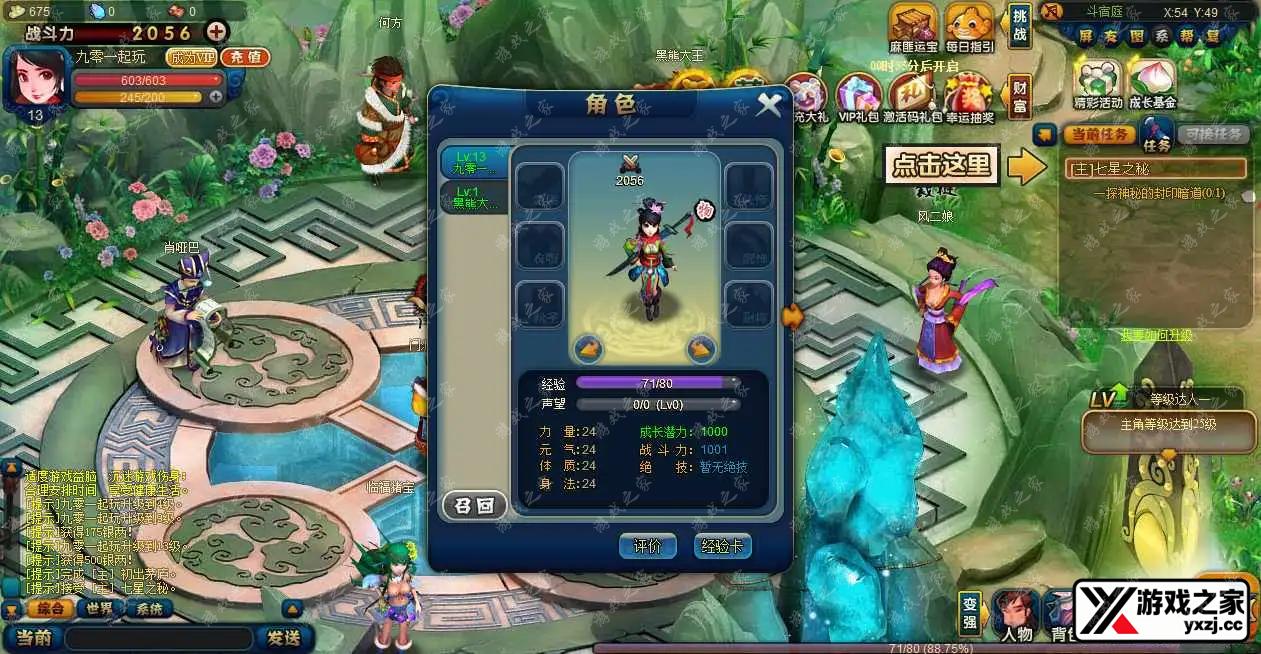Image resolution: width=1261 pixels, height=654 pixels.
Task: Select the Lv:13 character entry
Action: click(x=473, y=162)
